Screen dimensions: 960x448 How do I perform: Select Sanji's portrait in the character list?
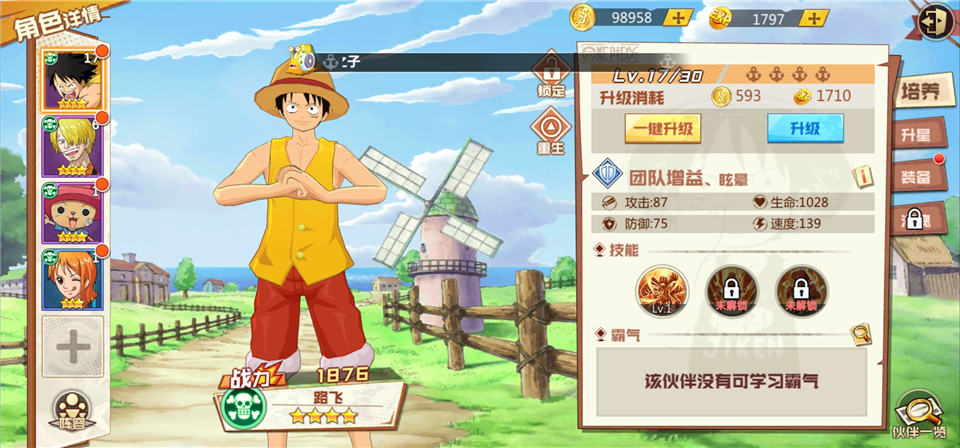pyautogui.click(x=70, y=146)
